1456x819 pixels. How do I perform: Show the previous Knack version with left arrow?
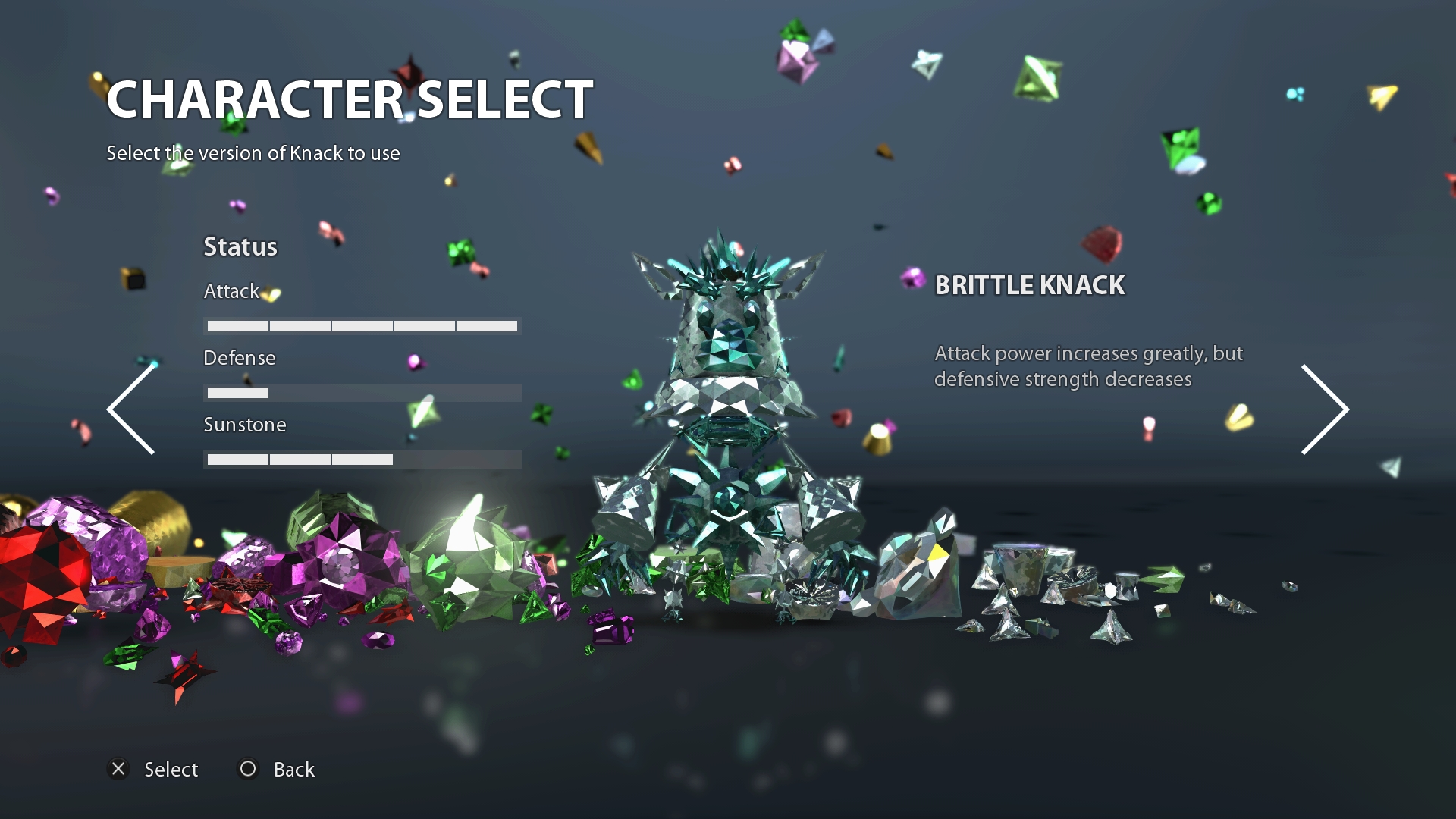[x=131, y=409]
